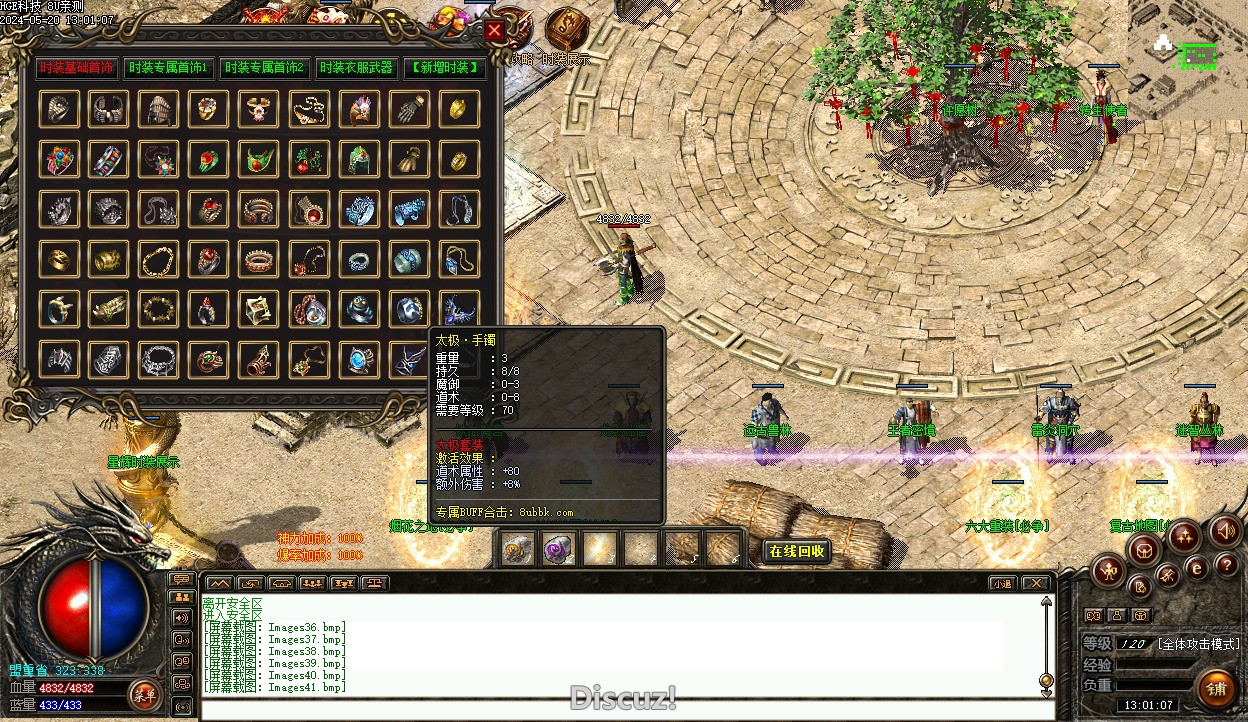Image resolution: width=1248 pixels, height=722 pixels.
Task: Switch to the 时装专属首饰1 tab
Action: [166, 68]
